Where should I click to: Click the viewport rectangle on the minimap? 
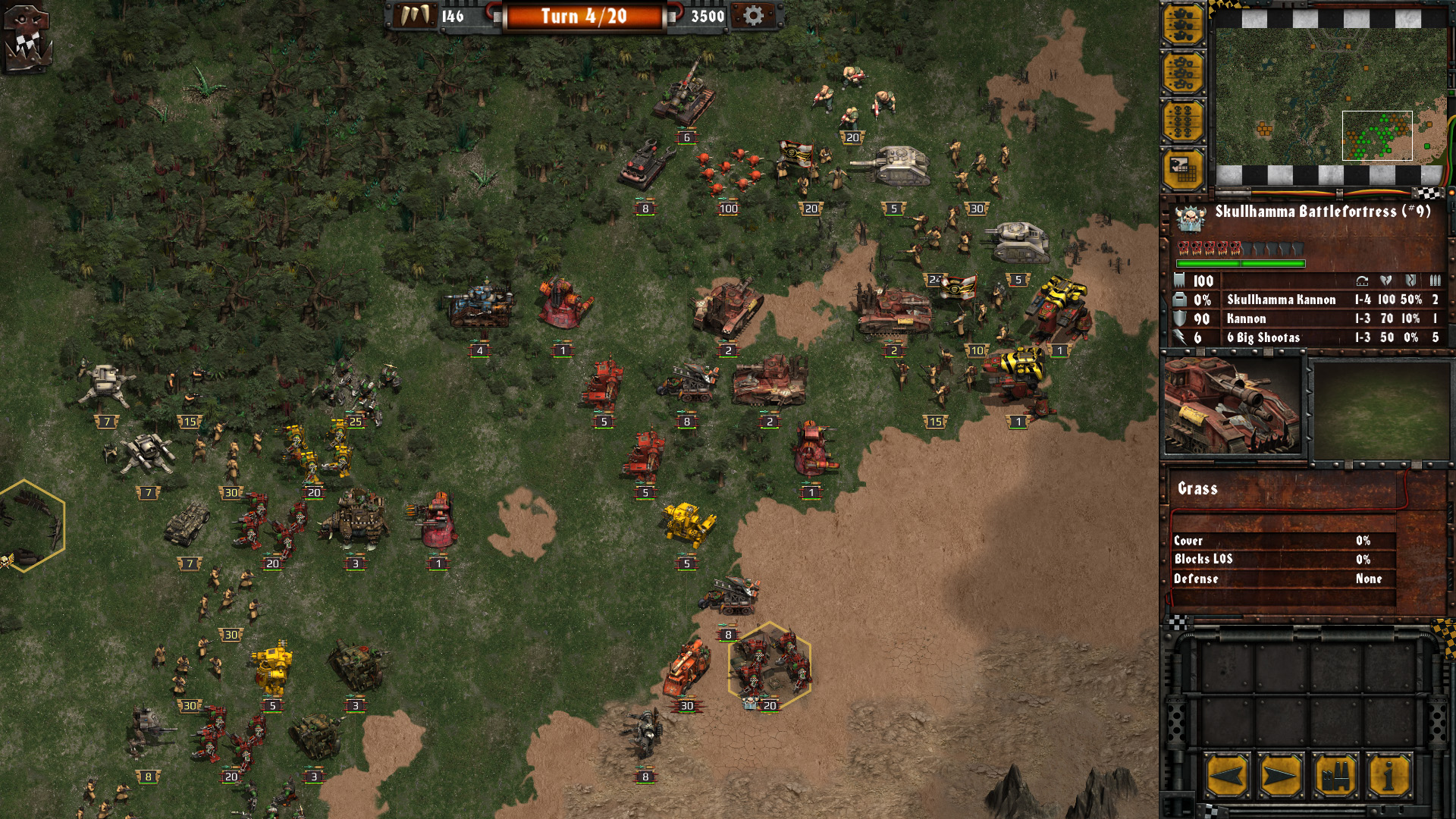pyautogui.click(x=1378, y=136)
